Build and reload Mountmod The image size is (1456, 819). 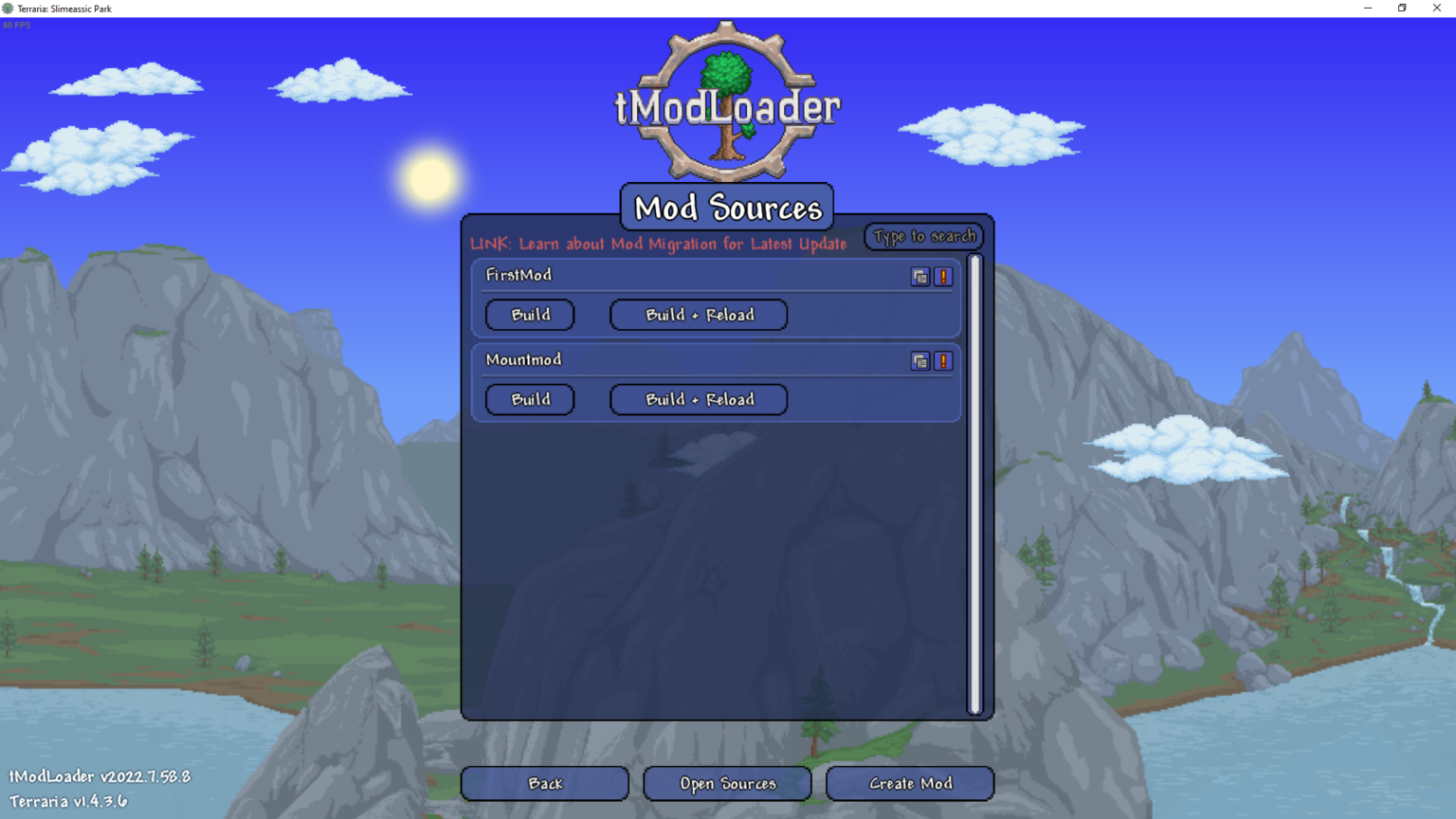pos(698,399)
